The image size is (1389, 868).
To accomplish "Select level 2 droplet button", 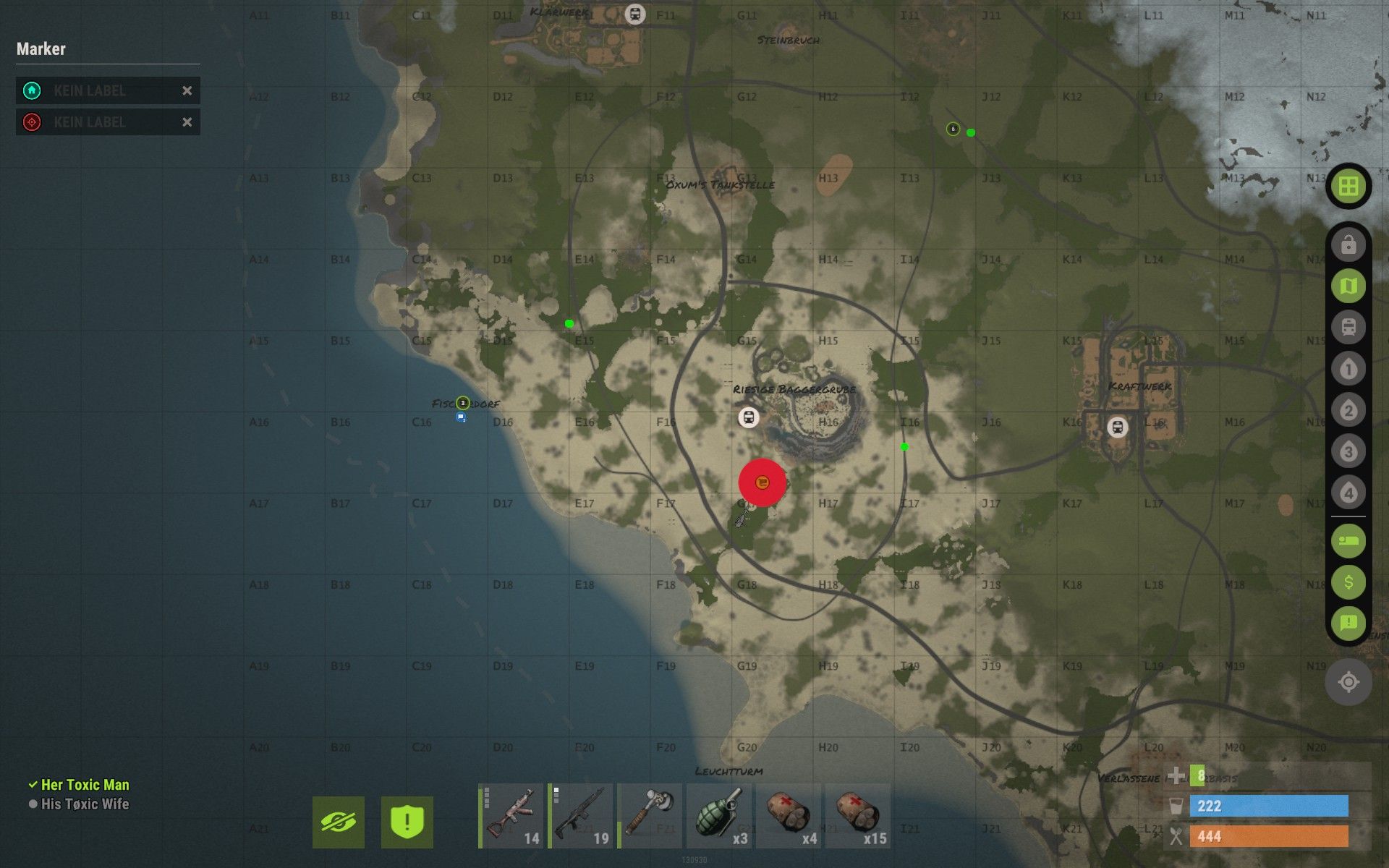I will point(1348,410).
